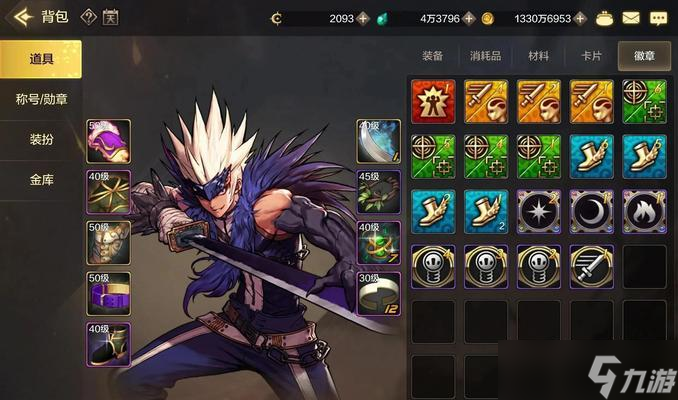Select the red emblem in the grid

[x=433, y=102]
